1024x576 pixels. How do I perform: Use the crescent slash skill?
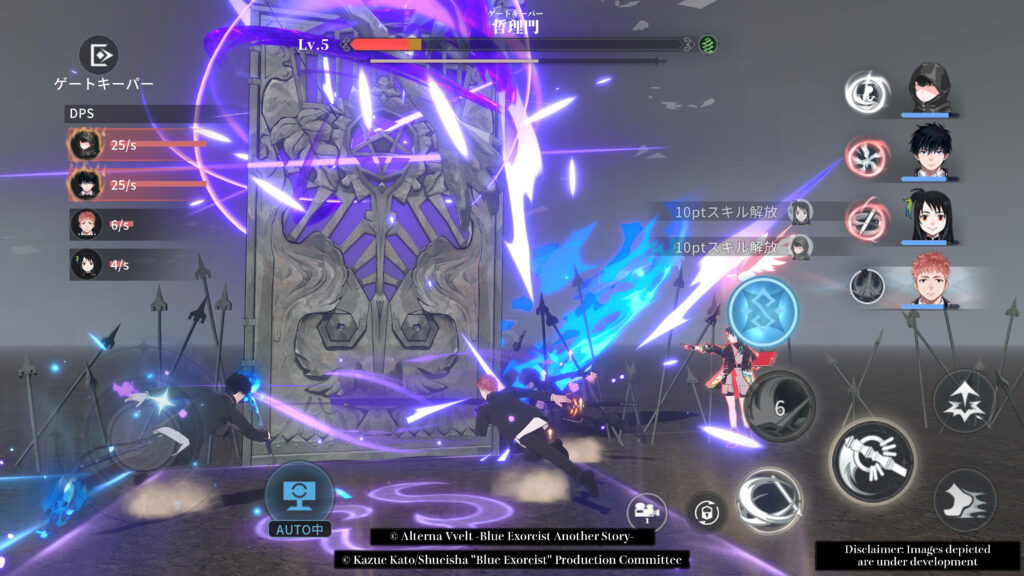tap(769, 500)
